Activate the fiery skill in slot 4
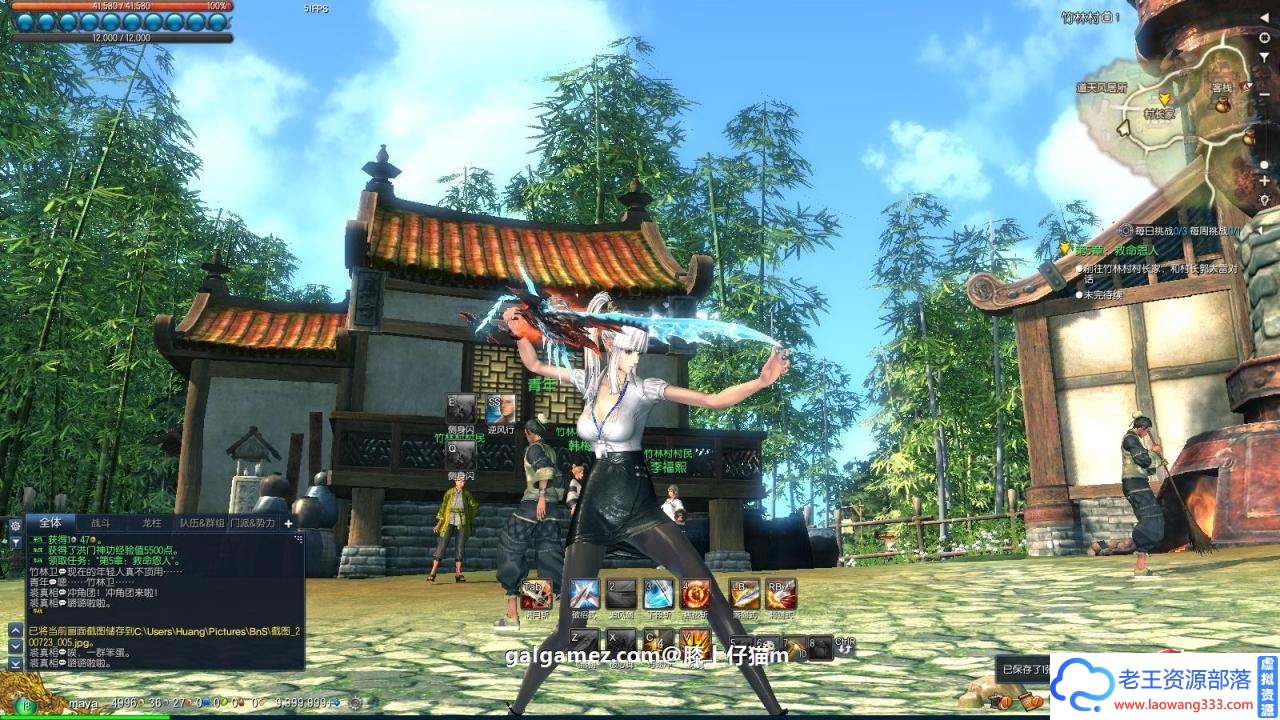 (695, 594)
